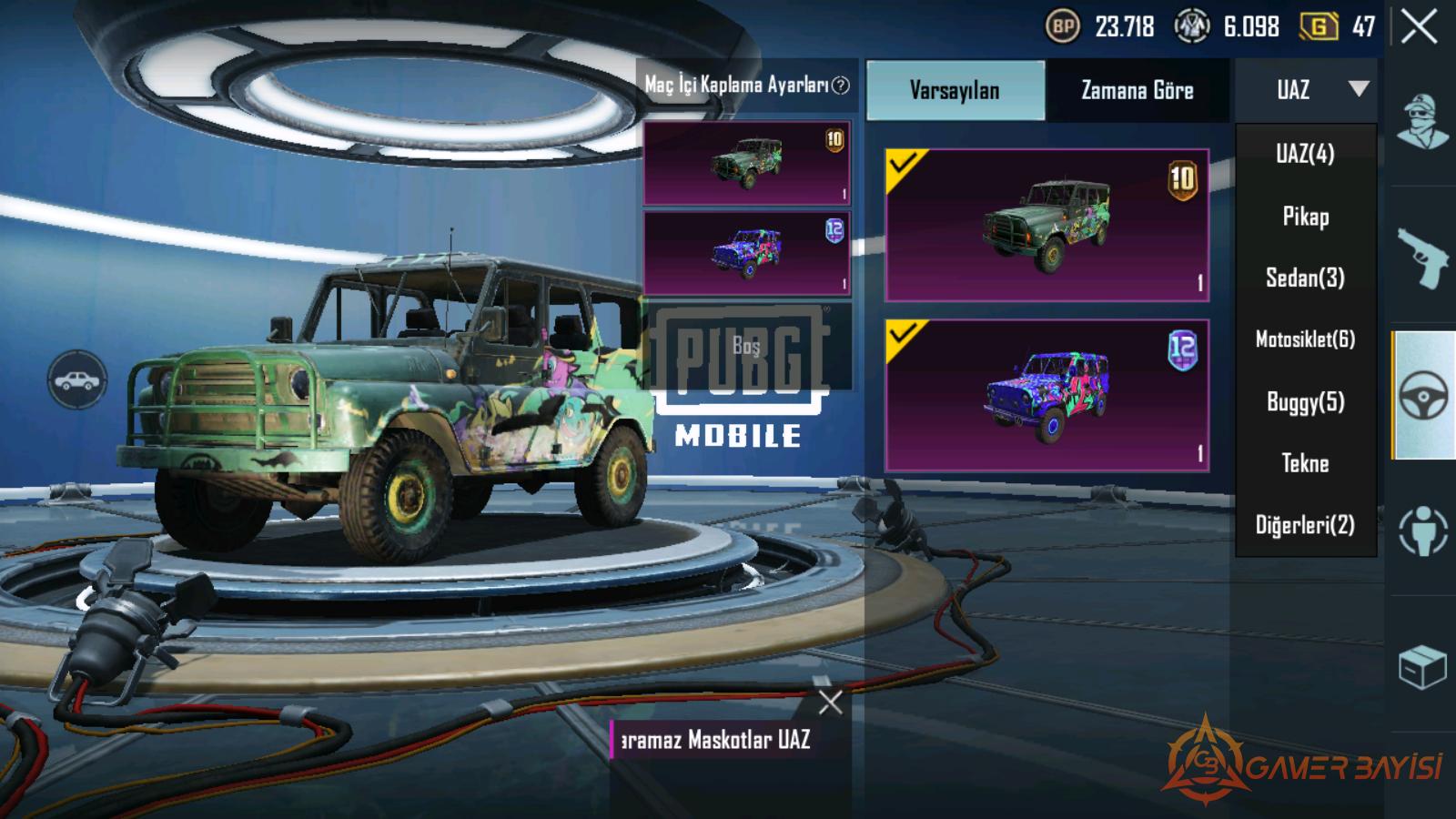Open the character outfit category
Viewport: 1456px width, 819px height.
pos(1422,122)
